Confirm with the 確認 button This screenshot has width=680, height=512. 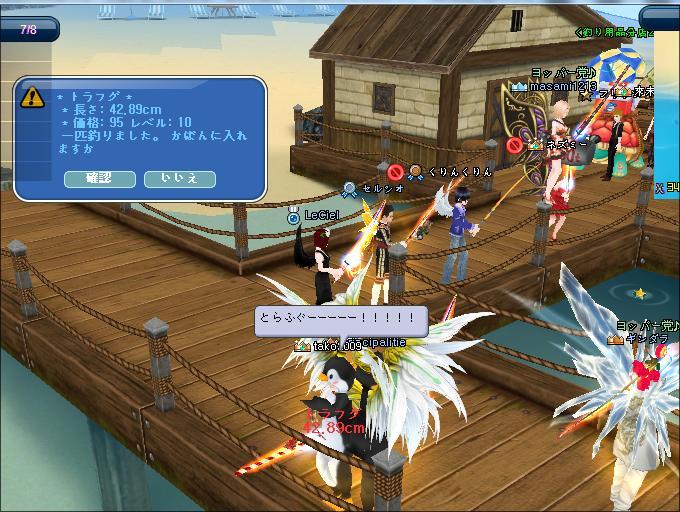pos(99,178)
